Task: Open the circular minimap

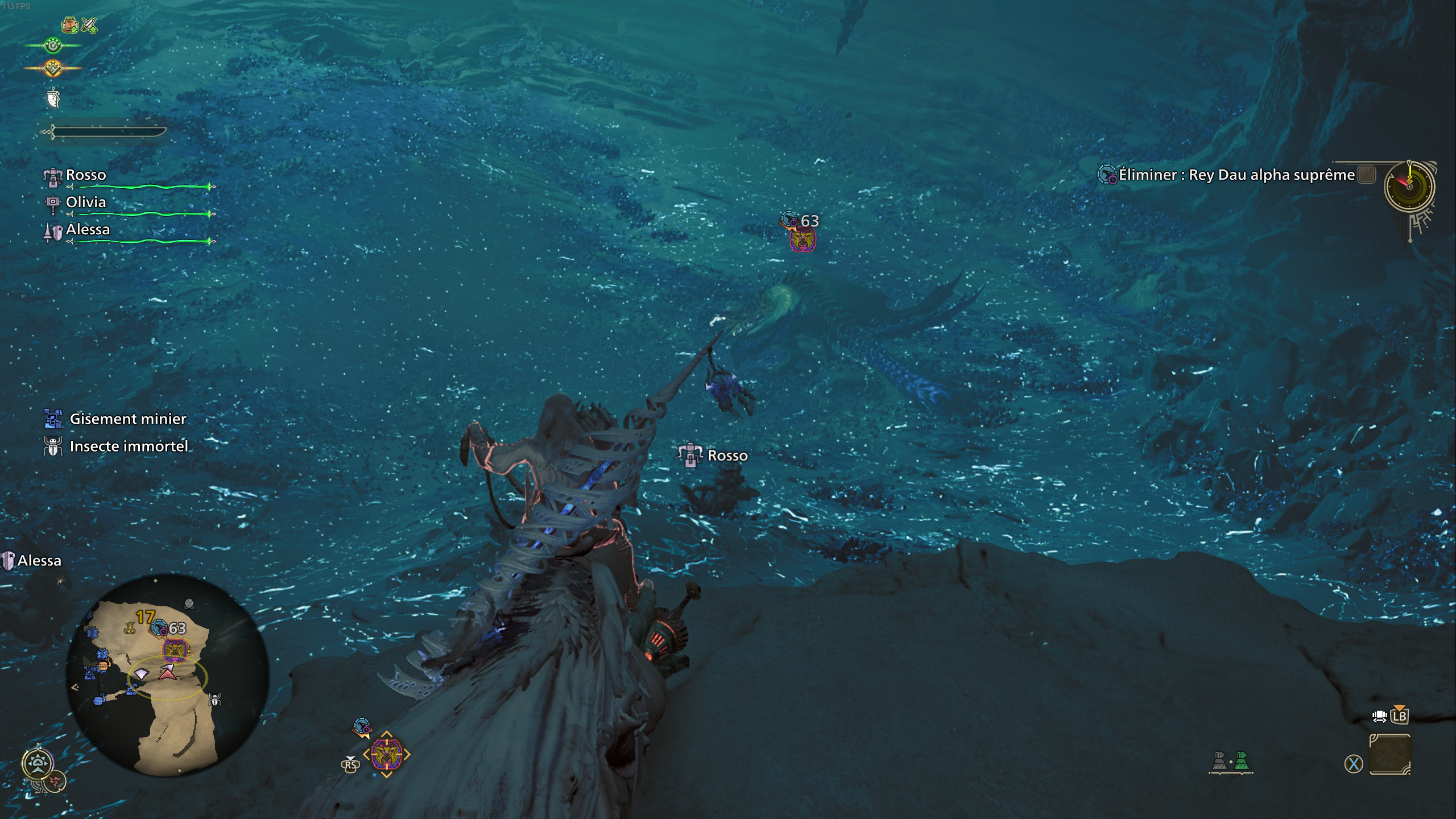Action: point(167,675)
